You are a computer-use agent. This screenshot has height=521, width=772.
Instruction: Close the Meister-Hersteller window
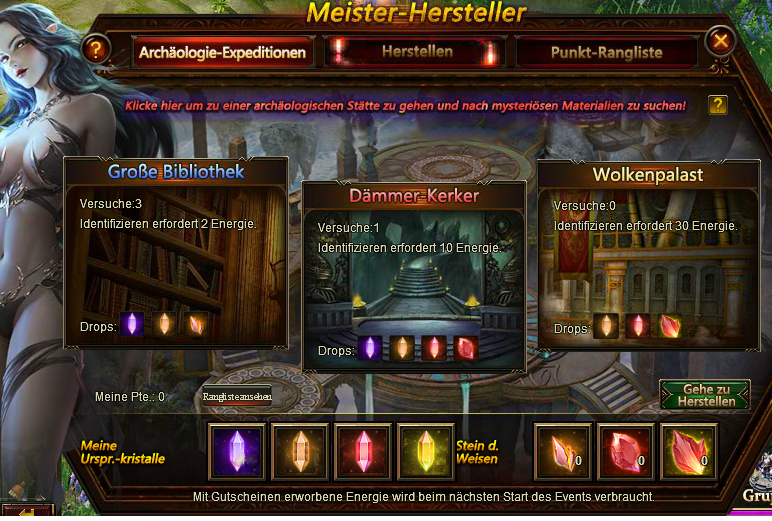tap(720, 42)
